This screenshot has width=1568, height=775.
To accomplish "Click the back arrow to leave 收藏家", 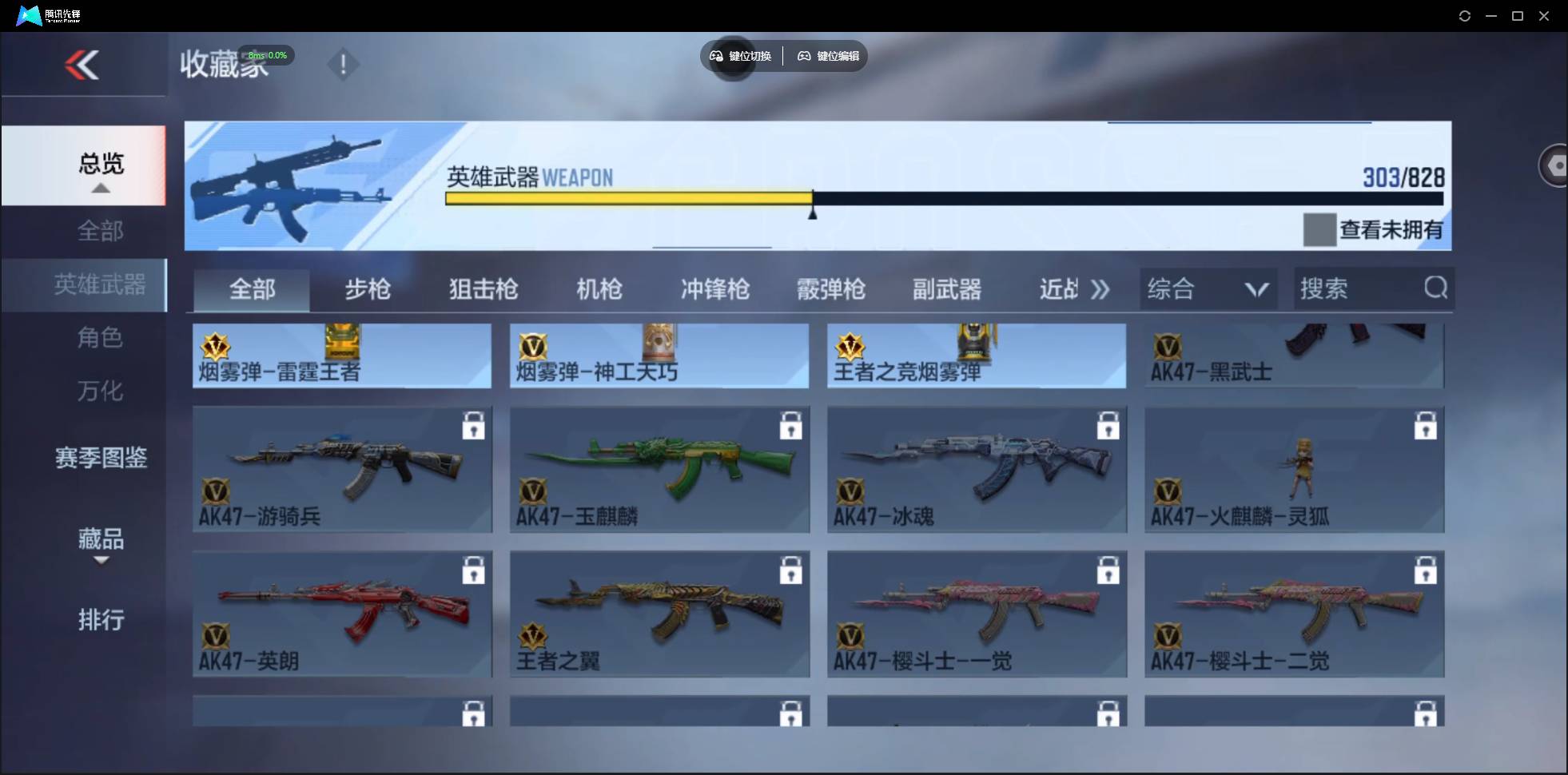I will [82, 65].
